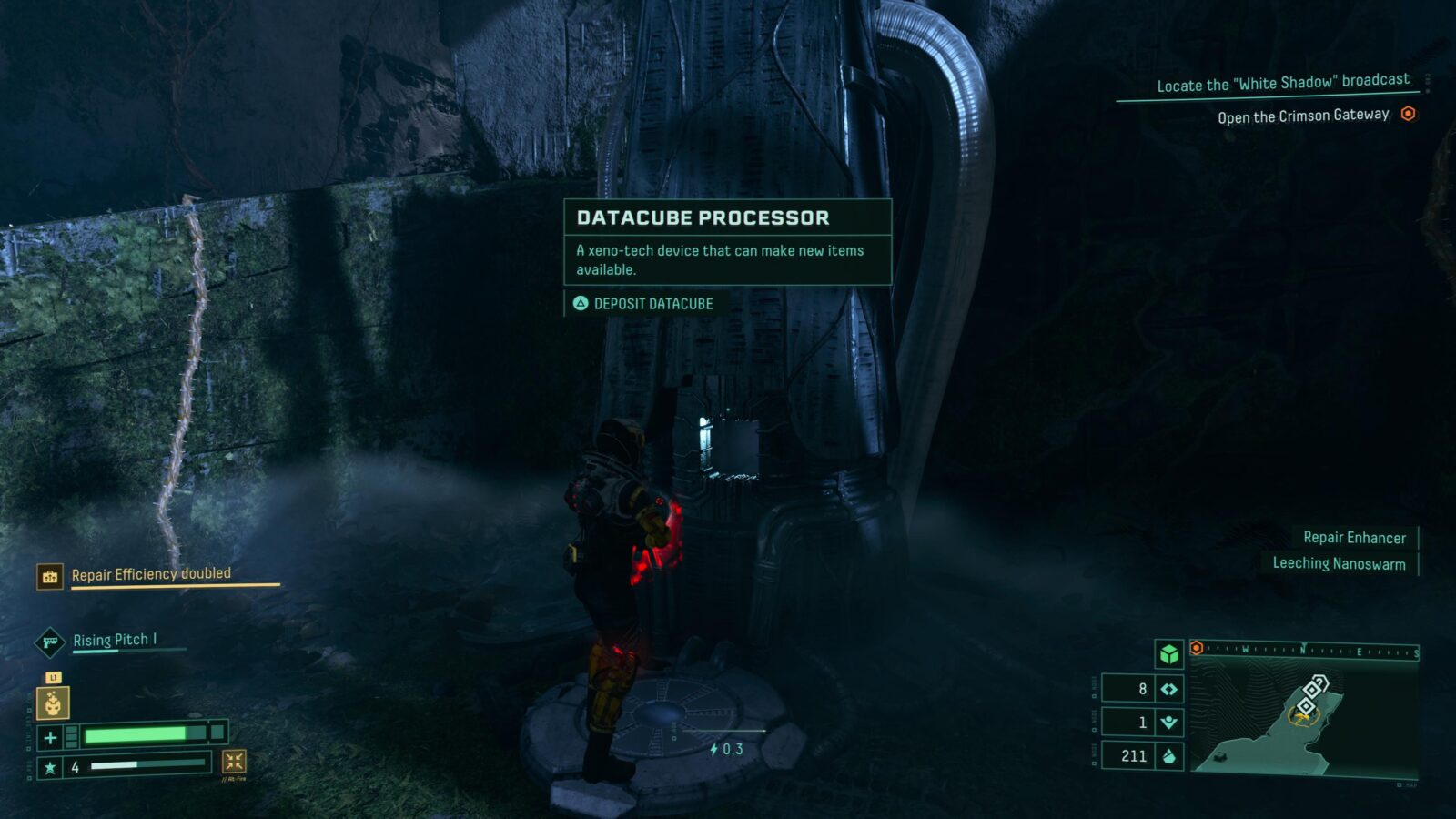Select the pistol icon next to Rising Pitch I
The width and height of the screenshot is (1456, 819).
tap(51, 643)
